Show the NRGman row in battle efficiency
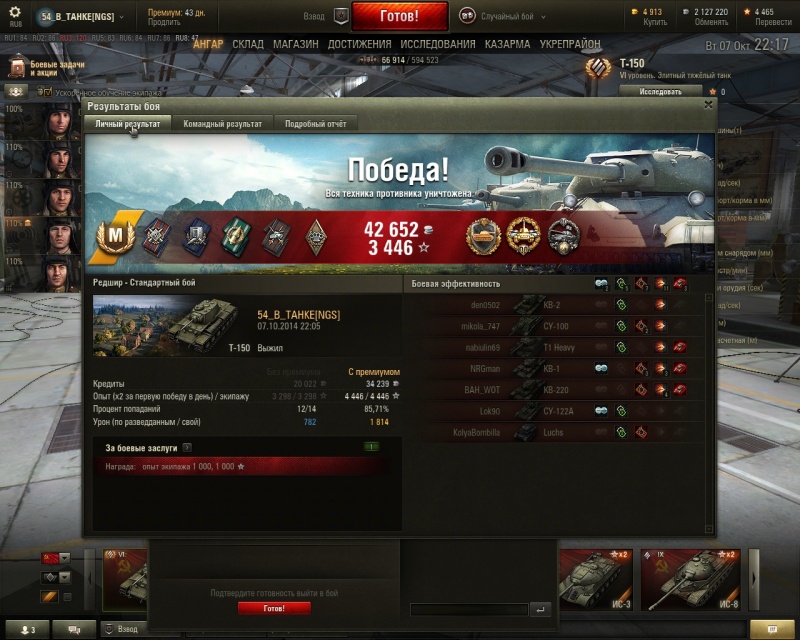The height and width of the screenshot is (640, 800). 560,368
